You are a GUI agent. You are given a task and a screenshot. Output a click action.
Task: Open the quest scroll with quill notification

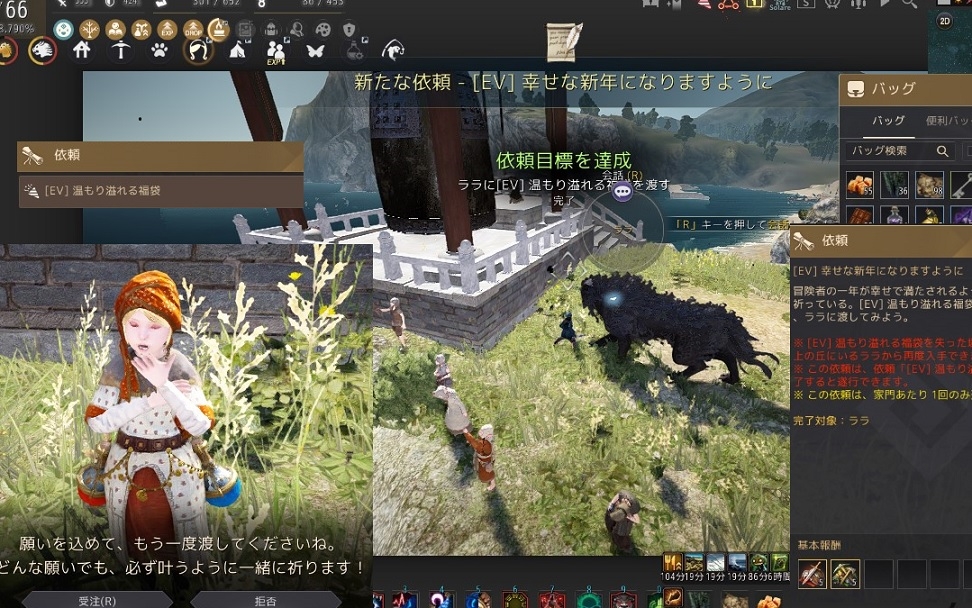click(x=564, y=42)
